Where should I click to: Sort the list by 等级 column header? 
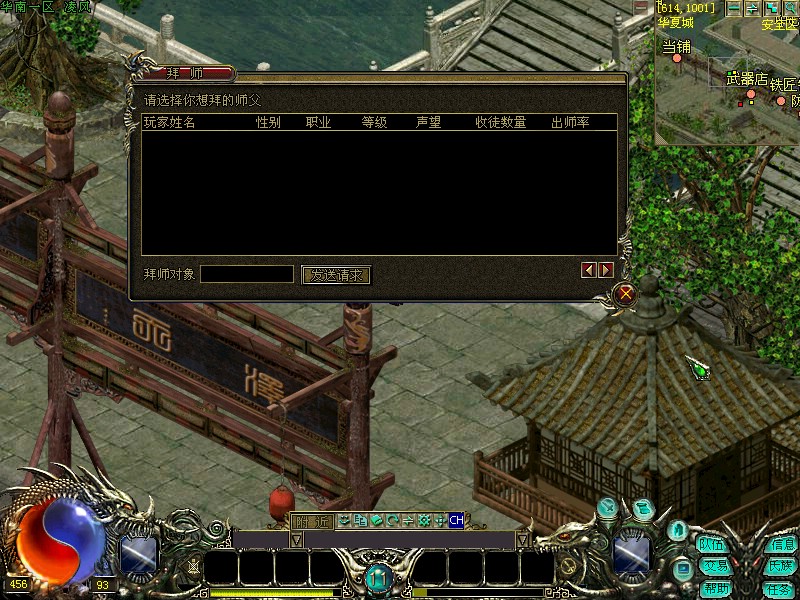click(374, 123)
